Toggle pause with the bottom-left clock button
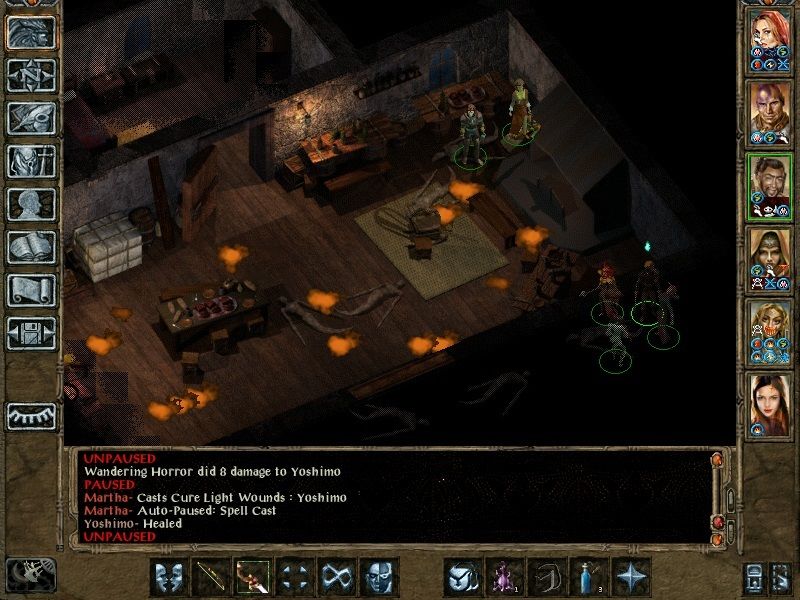Viewport: 800px width, 600px height. pos(31,573)
